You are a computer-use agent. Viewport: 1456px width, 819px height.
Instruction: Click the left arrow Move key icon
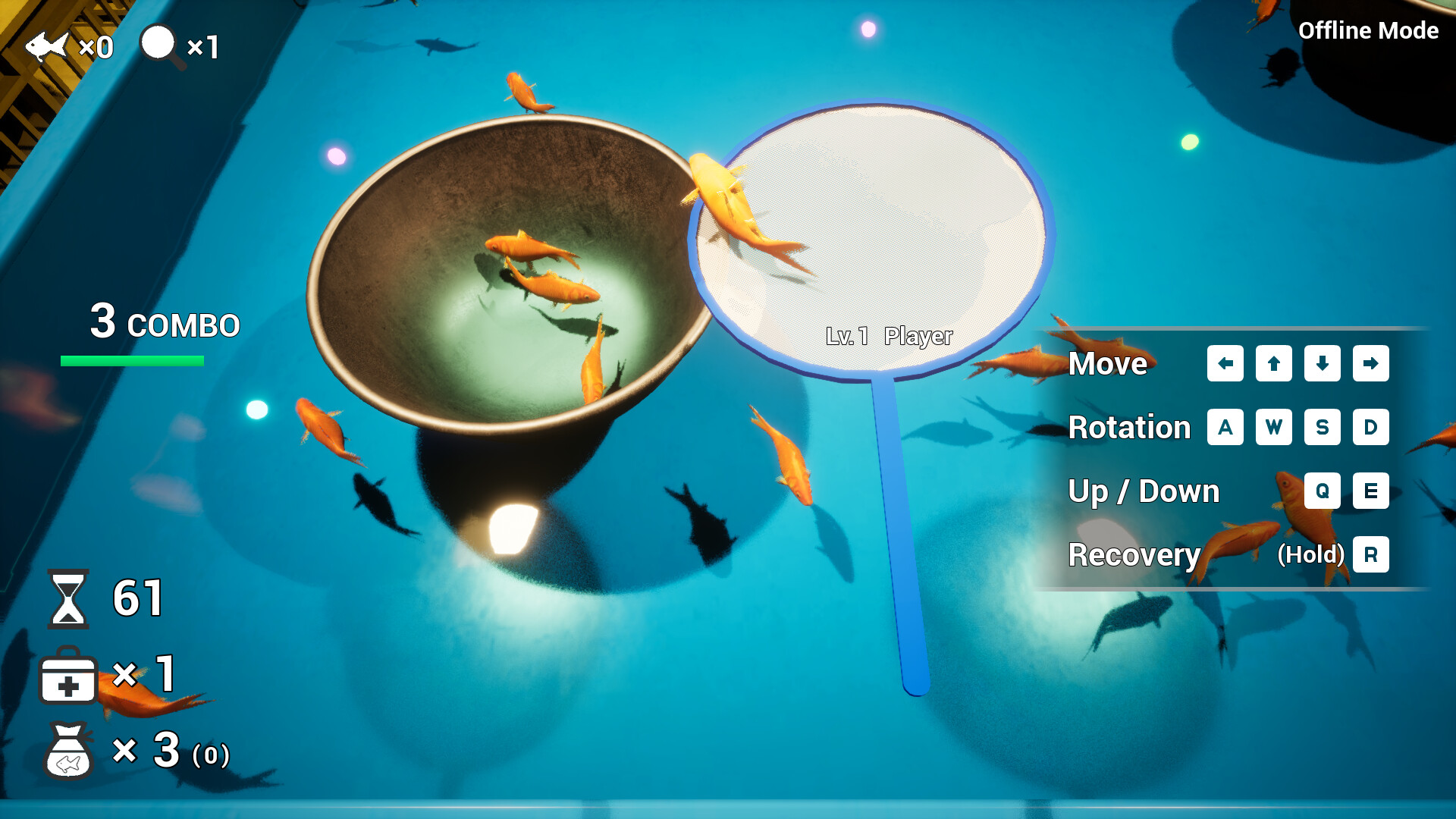(x=1225, y=364)
